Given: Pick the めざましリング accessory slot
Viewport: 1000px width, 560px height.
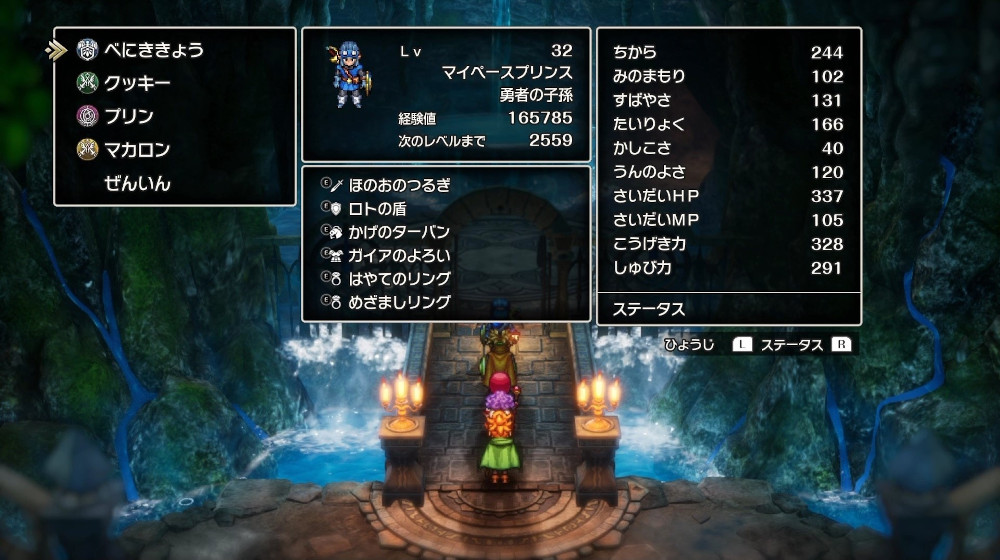Looking at the screenshot, I should click(x=399, y=301).
